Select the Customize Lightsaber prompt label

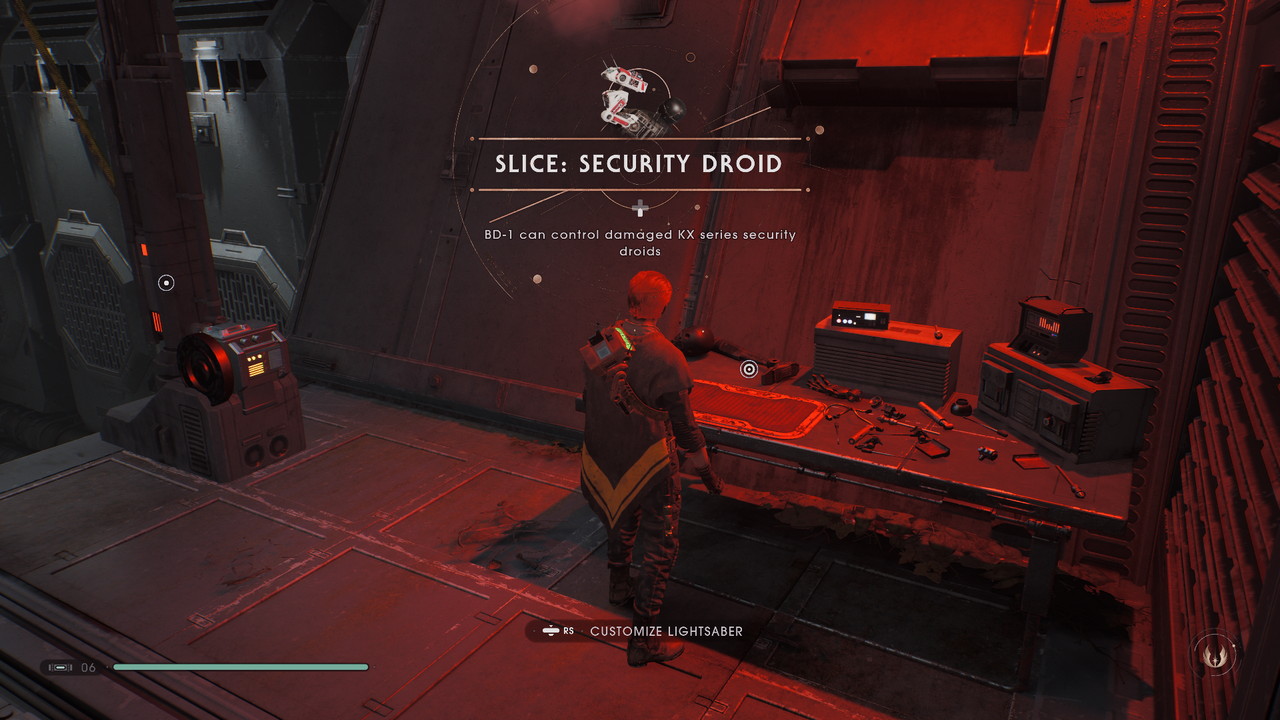[x=666, y=631]
